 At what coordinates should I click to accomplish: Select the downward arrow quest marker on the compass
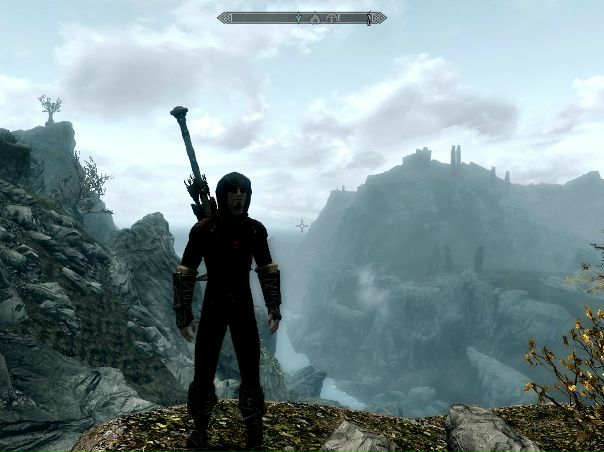(298, 18)
